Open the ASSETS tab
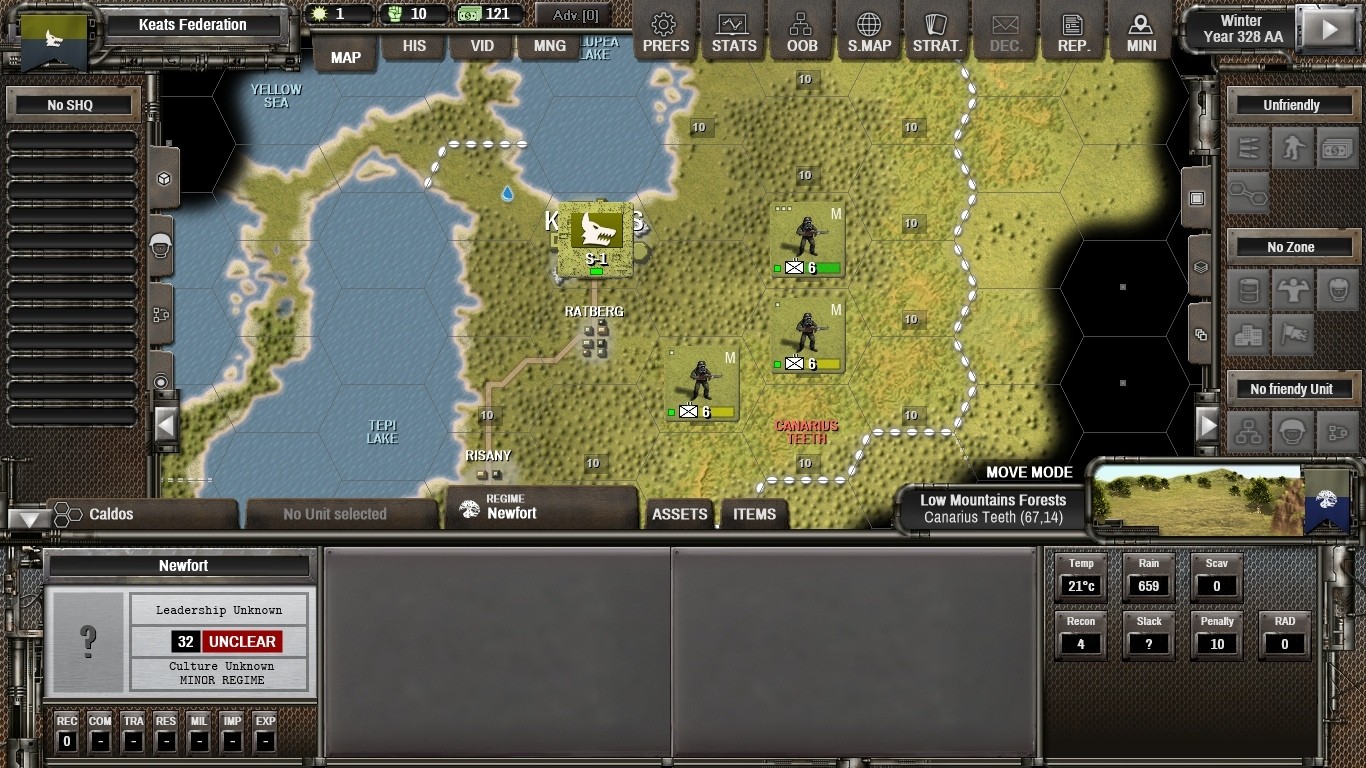The height and width of the screenshot is (768, 1366). (x=680, y=514)
